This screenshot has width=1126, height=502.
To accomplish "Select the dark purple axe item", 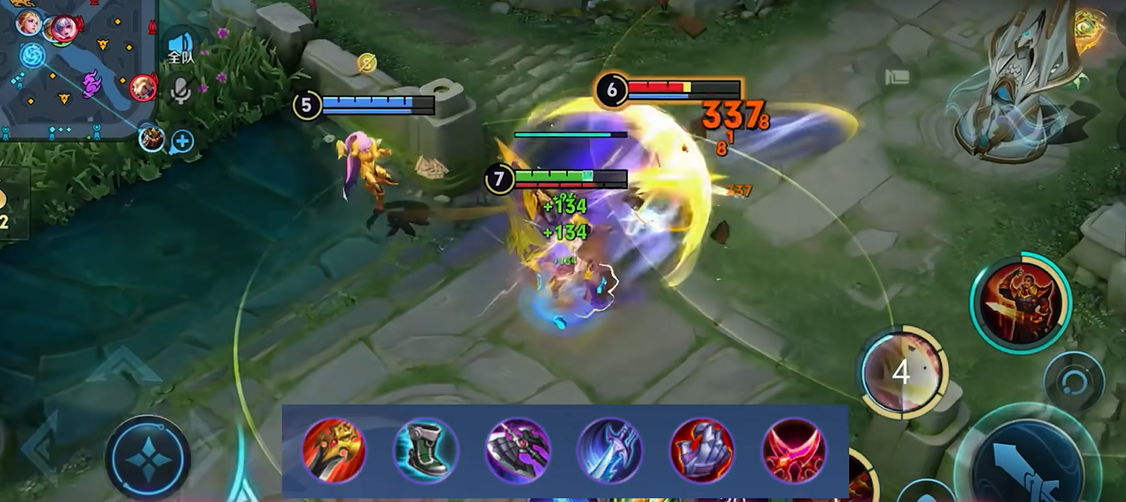I will 518,451.
